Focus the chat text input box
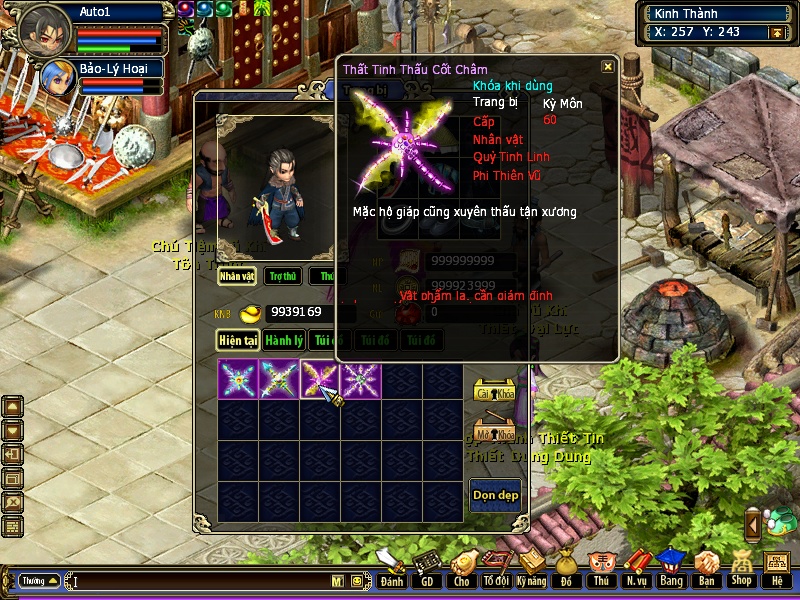The height and width of the screenshot is (600, 800). point(200,581)
